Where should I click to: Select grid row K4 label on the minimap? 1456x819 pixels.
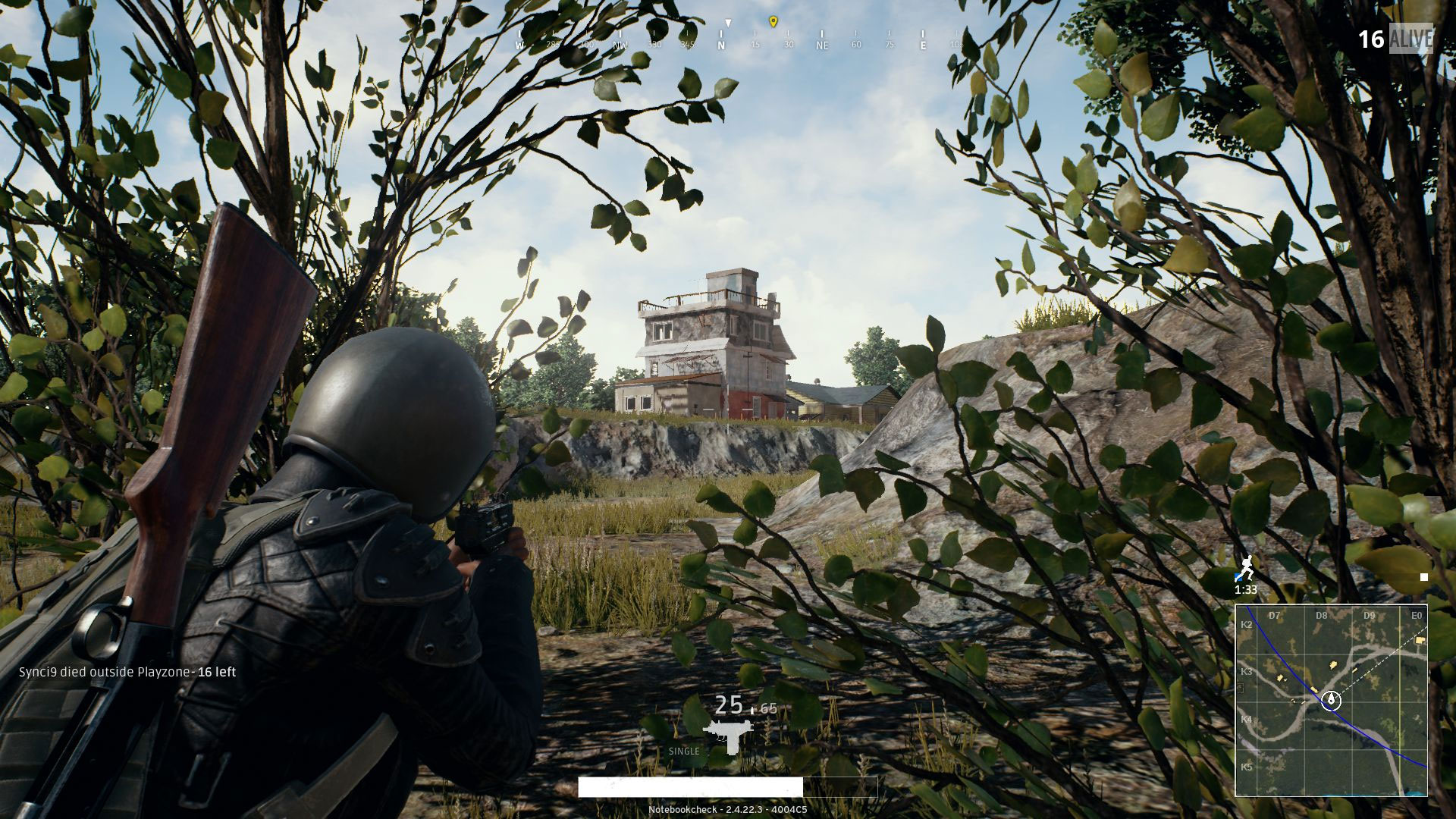pos(1246,720)
